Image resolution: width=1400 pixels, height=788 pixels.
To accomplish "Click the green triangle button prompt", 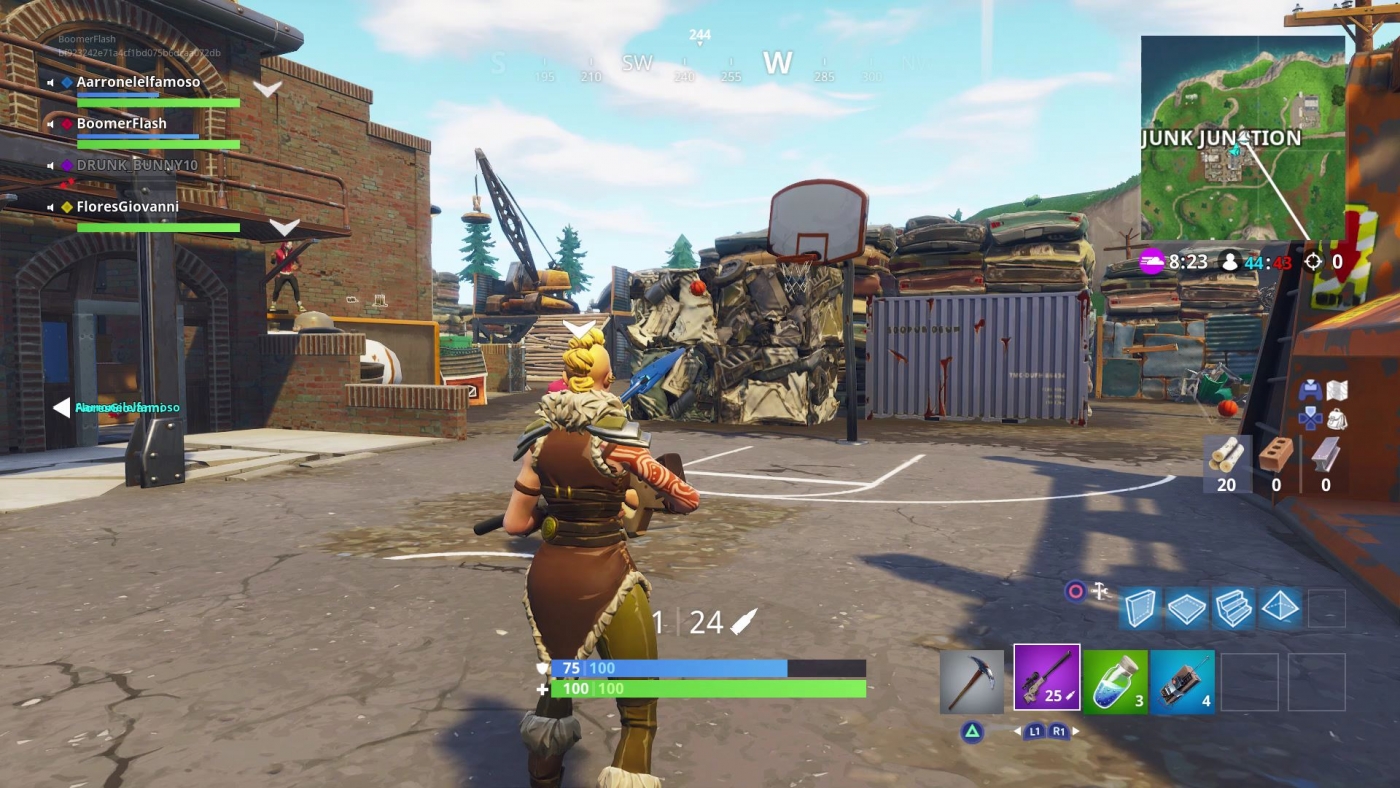I will [972, 730].
